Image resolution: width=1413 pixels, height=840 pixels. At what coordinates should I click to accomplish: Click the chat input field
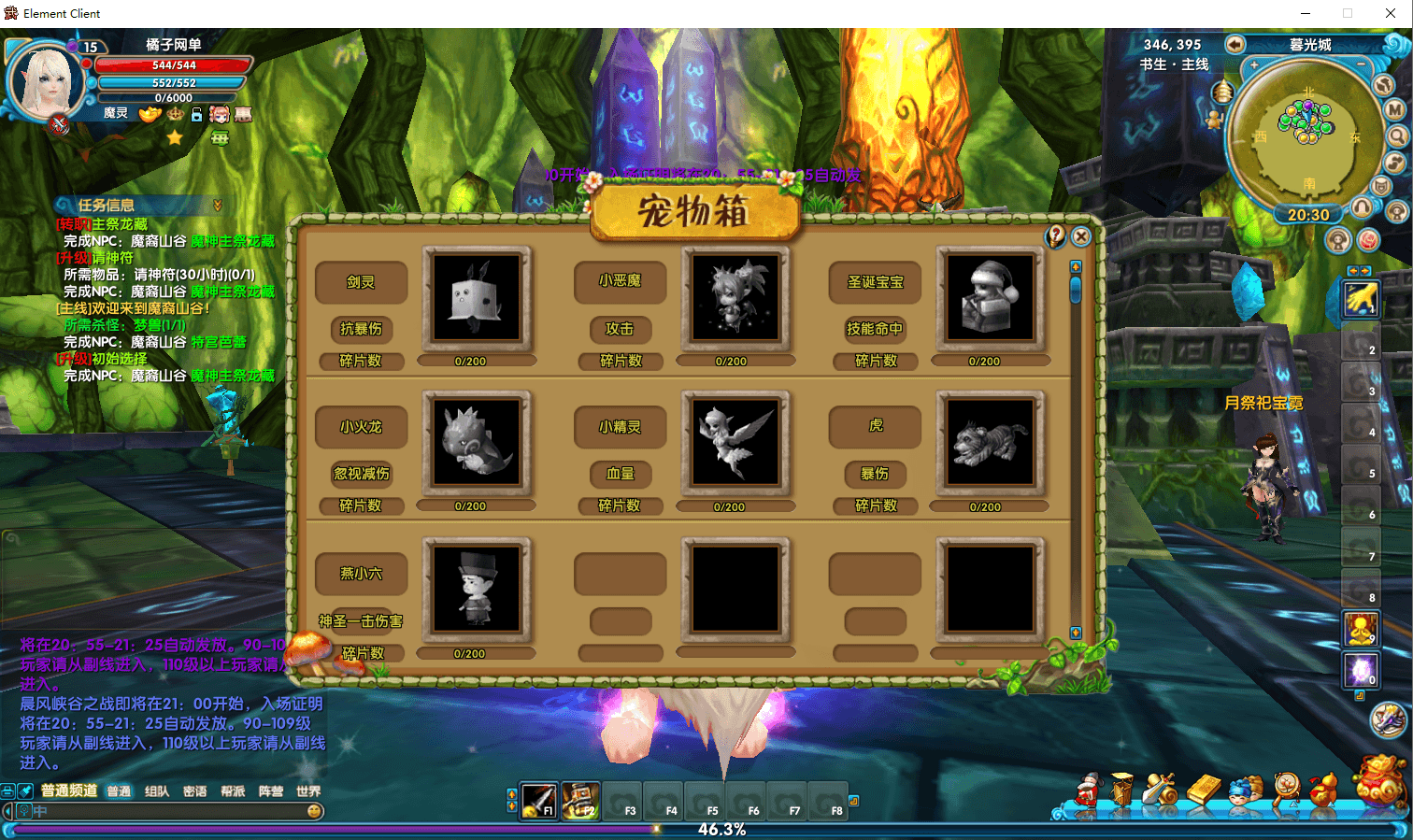pos(168,811)
